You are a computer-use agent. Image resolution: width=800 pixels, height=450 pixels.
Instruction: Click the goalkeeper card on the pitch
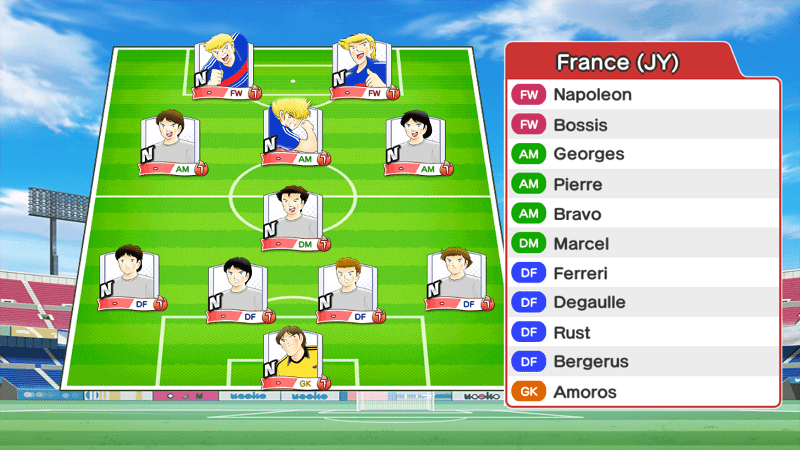tap(293, 357)
